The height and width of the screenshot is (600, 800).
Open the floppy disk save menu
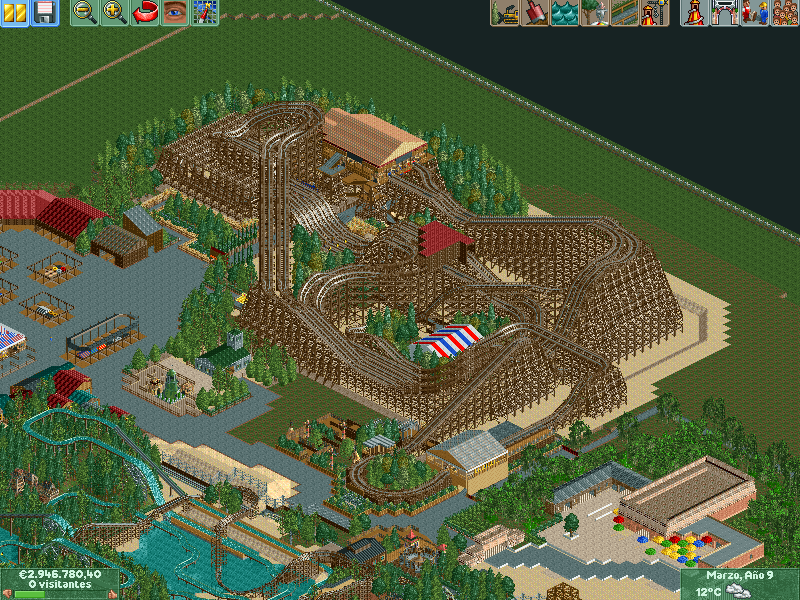coord(44,13)
